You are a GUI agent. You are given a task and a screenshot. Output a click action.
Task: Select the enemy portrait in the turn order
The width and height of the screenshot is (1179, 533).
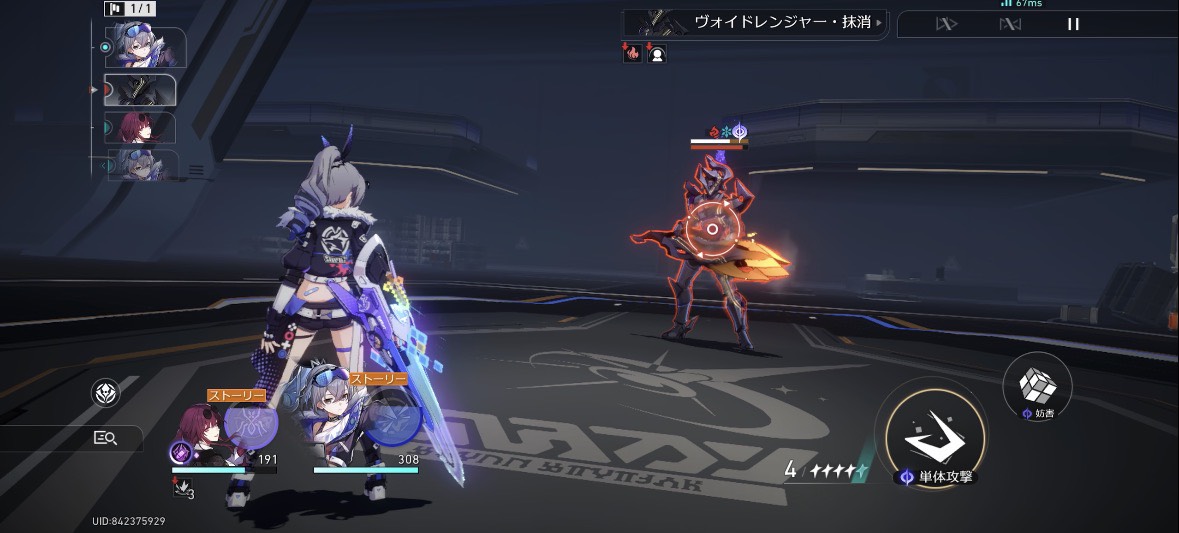pos(140,90)
